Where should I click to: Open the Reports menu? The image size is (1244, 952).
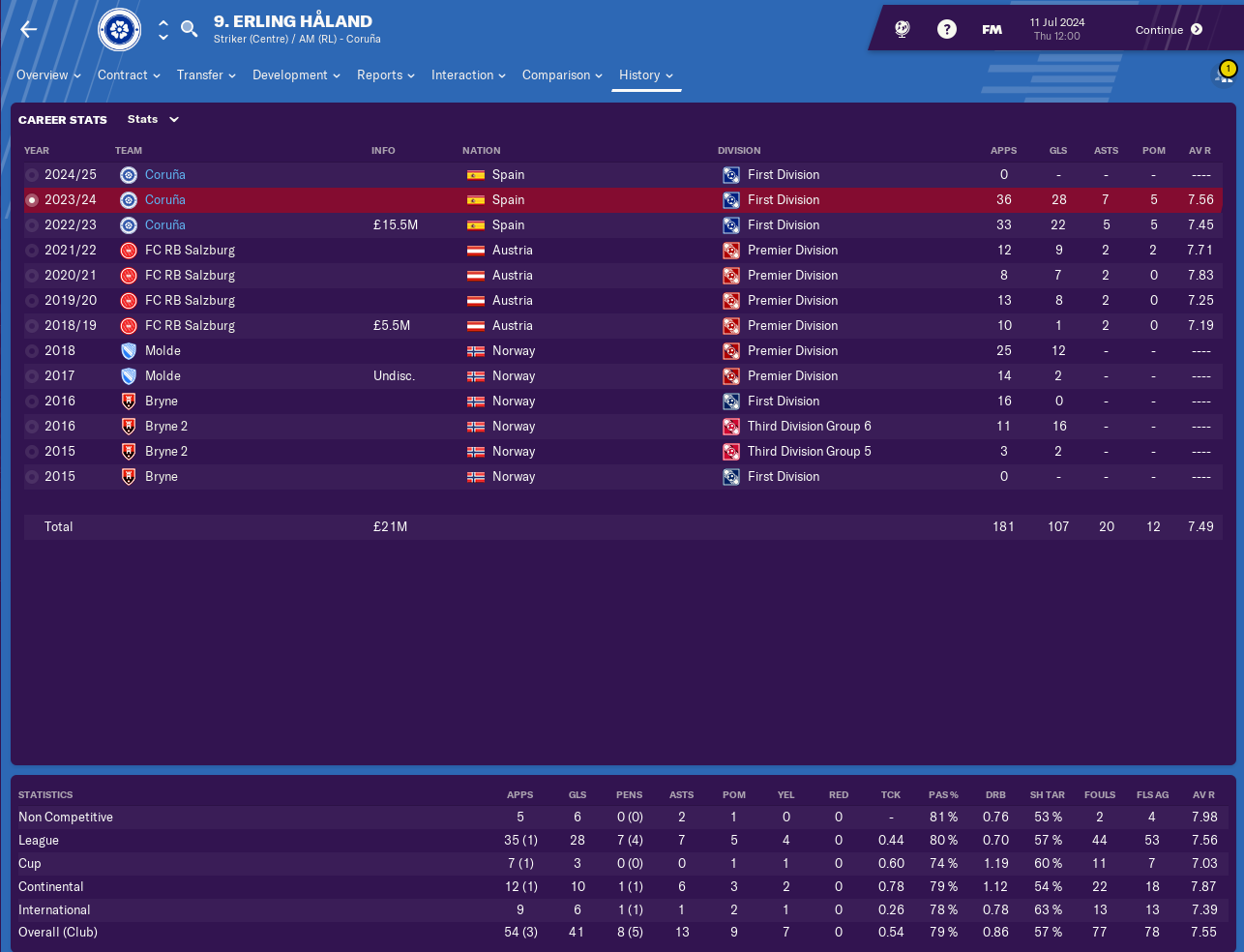click(385, 75)
